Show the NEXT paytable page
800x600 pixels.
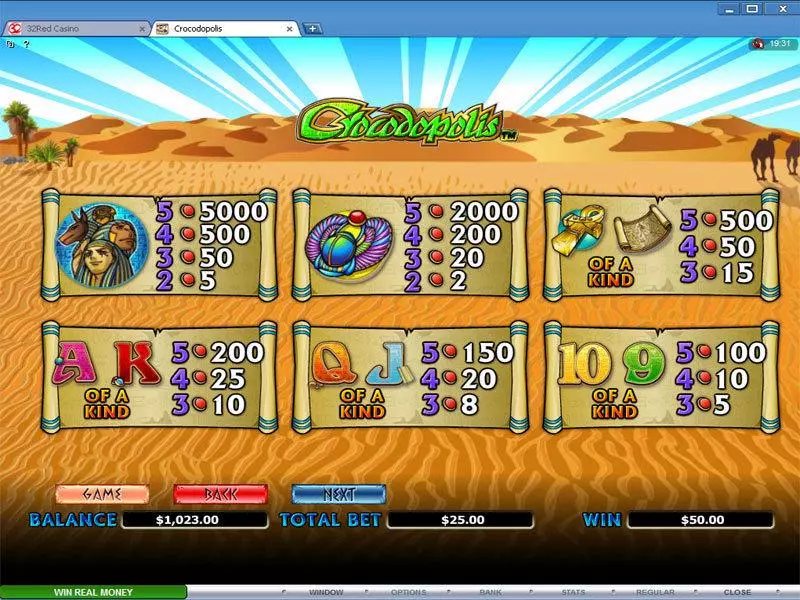338,494
